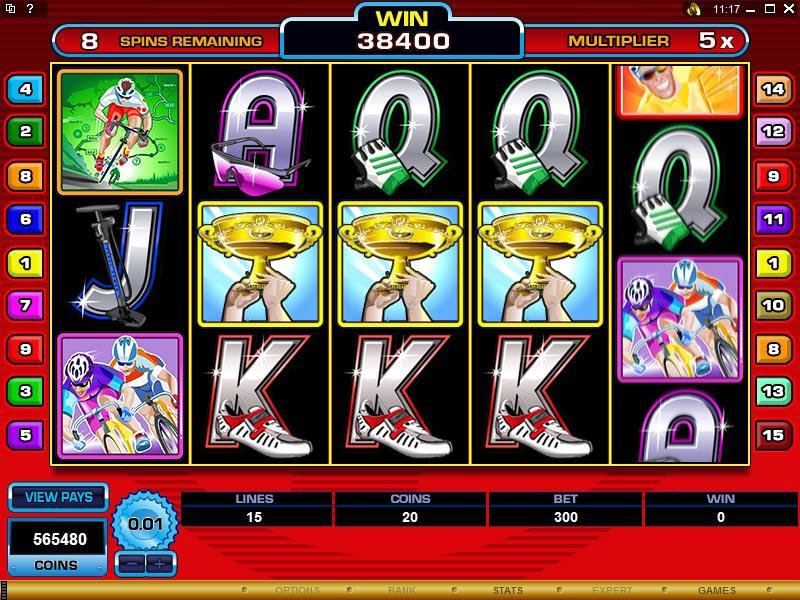Choose payline 14 marker
Screen dimensions: 800x600
773,89
